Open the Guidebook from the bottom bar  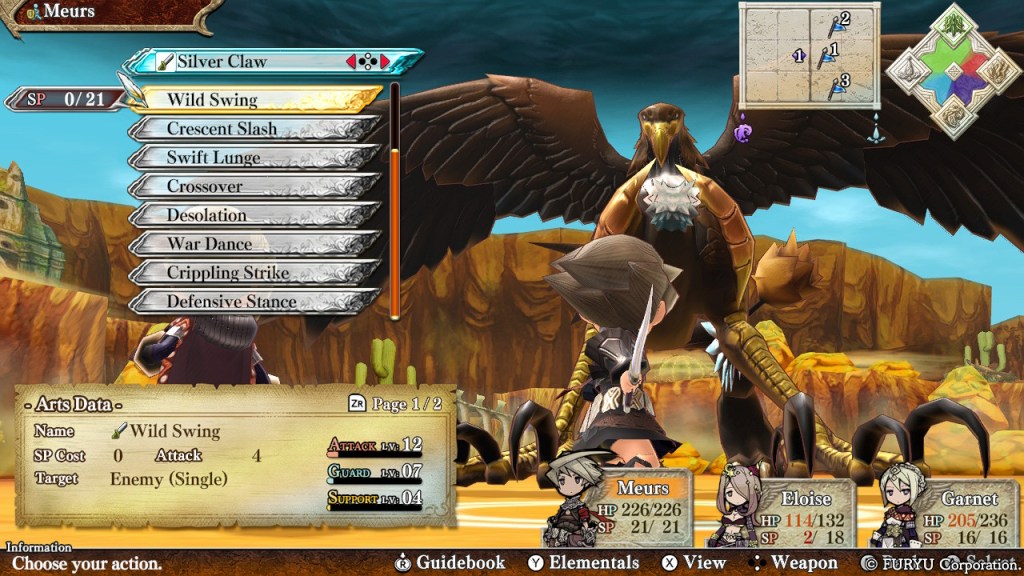coord(450,563)
